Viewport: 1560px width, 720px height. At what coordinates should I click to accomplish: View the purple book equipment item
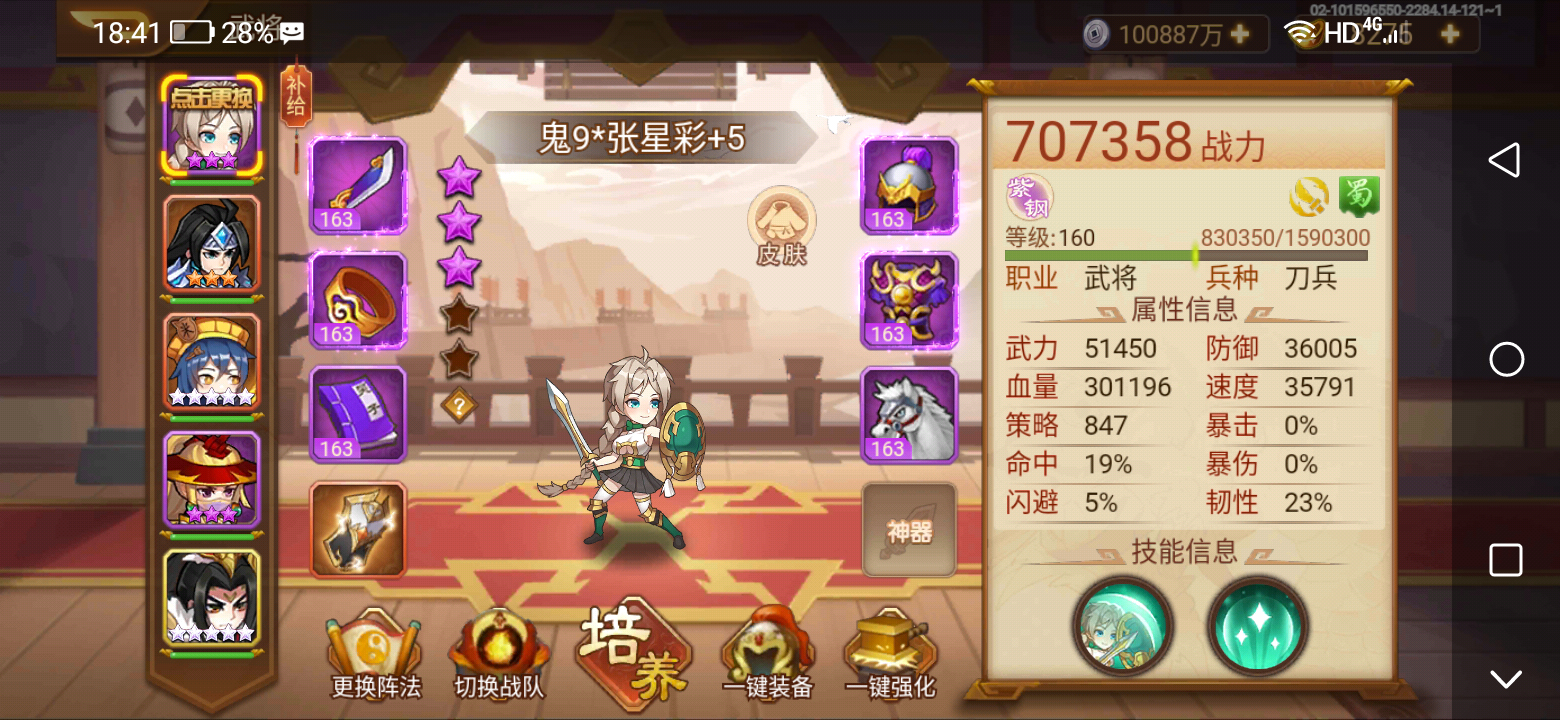(357, 414)
